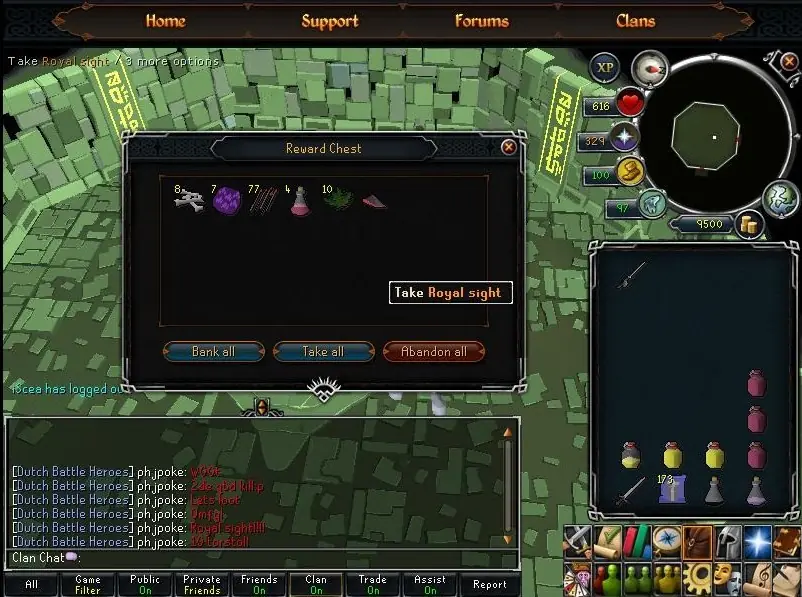This screenshot has height=597, width=802.
Task: Select the stack of 8 bones
Action: [189, 200]
